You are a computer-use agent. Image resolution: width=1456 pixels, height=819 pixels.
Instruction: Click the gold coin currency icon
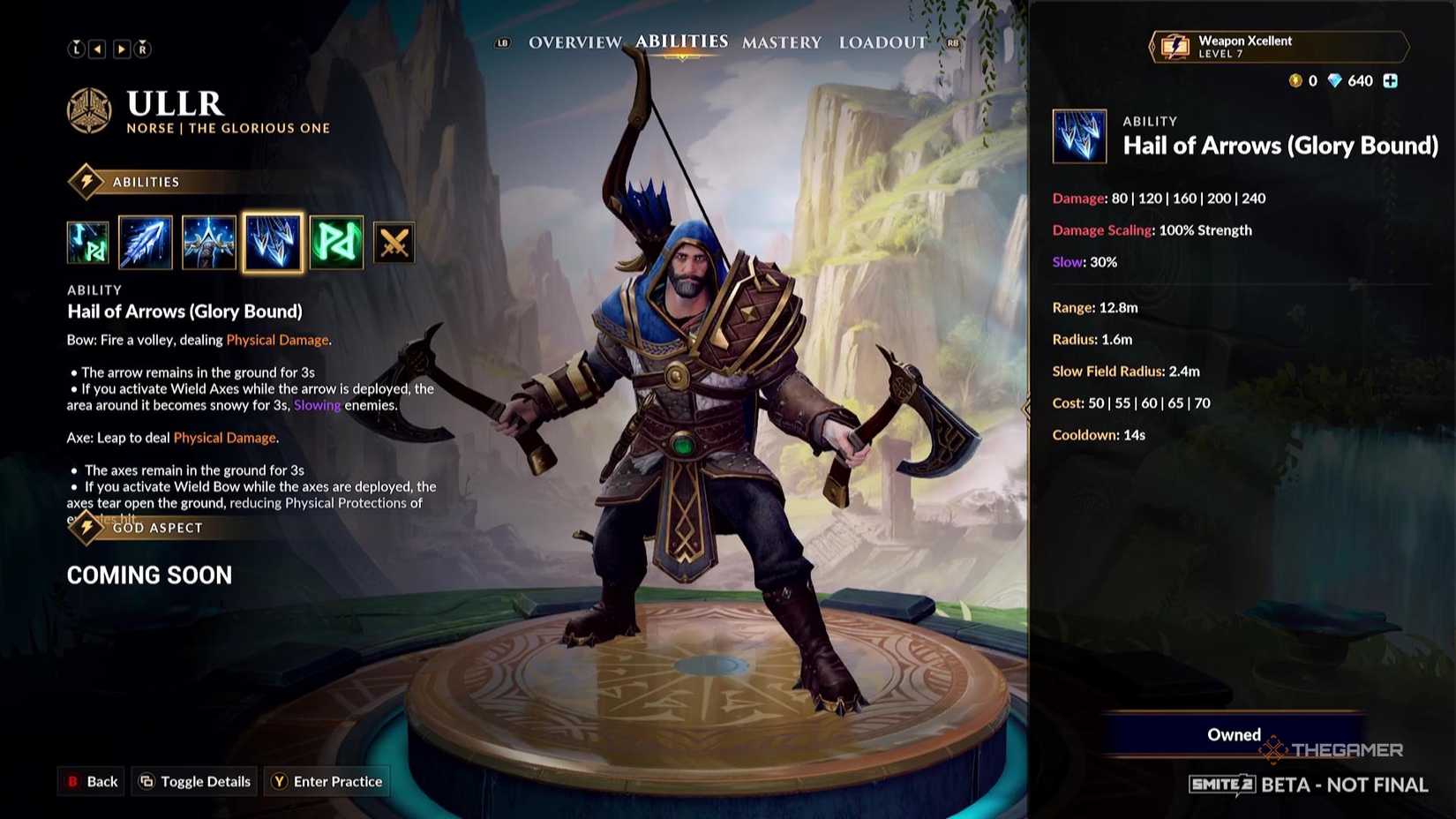point(1295,80)
